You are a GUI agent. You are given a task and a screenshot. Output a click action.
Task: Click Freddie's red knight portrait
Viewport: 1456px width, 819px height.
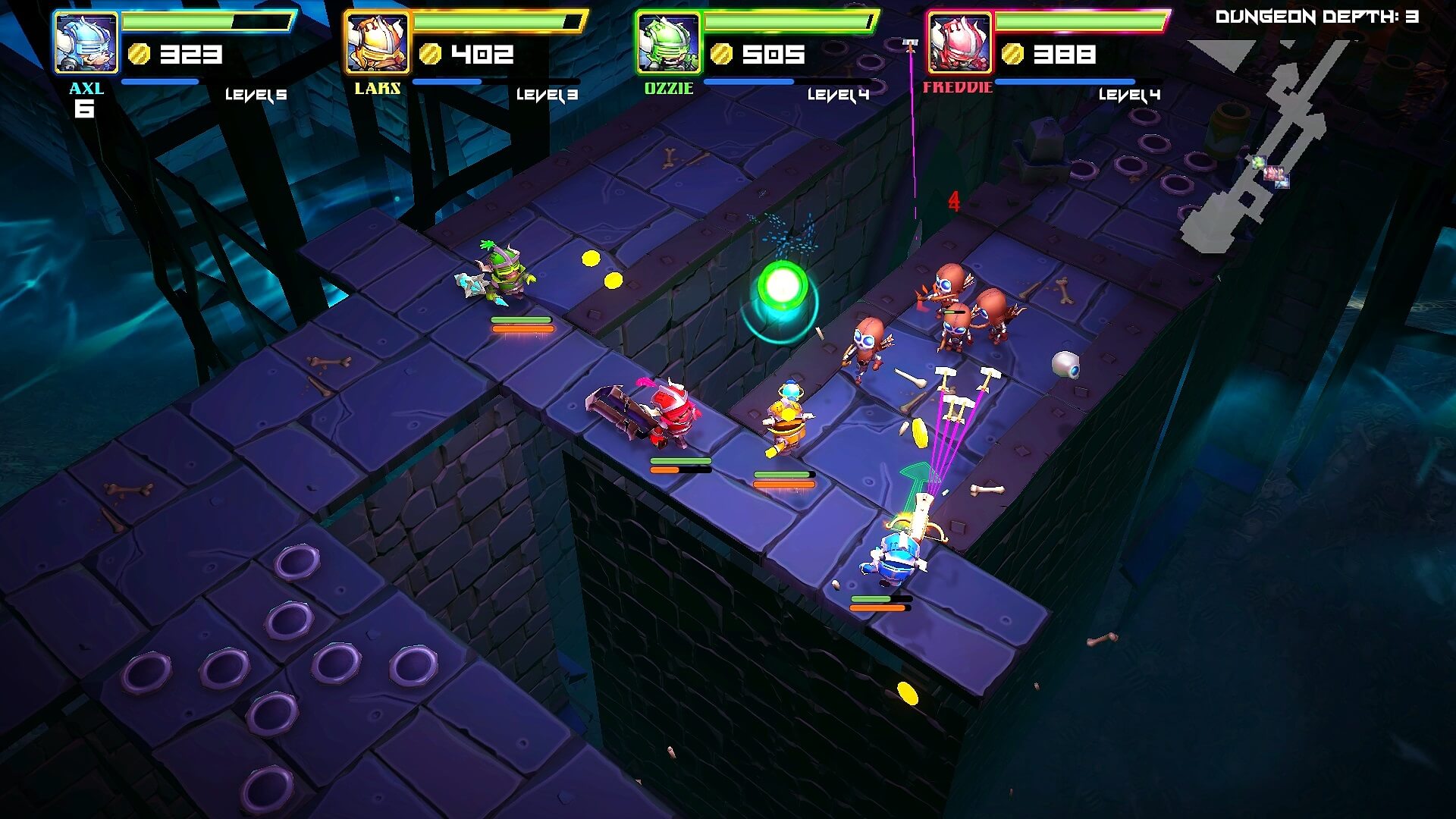pos(959,43)
